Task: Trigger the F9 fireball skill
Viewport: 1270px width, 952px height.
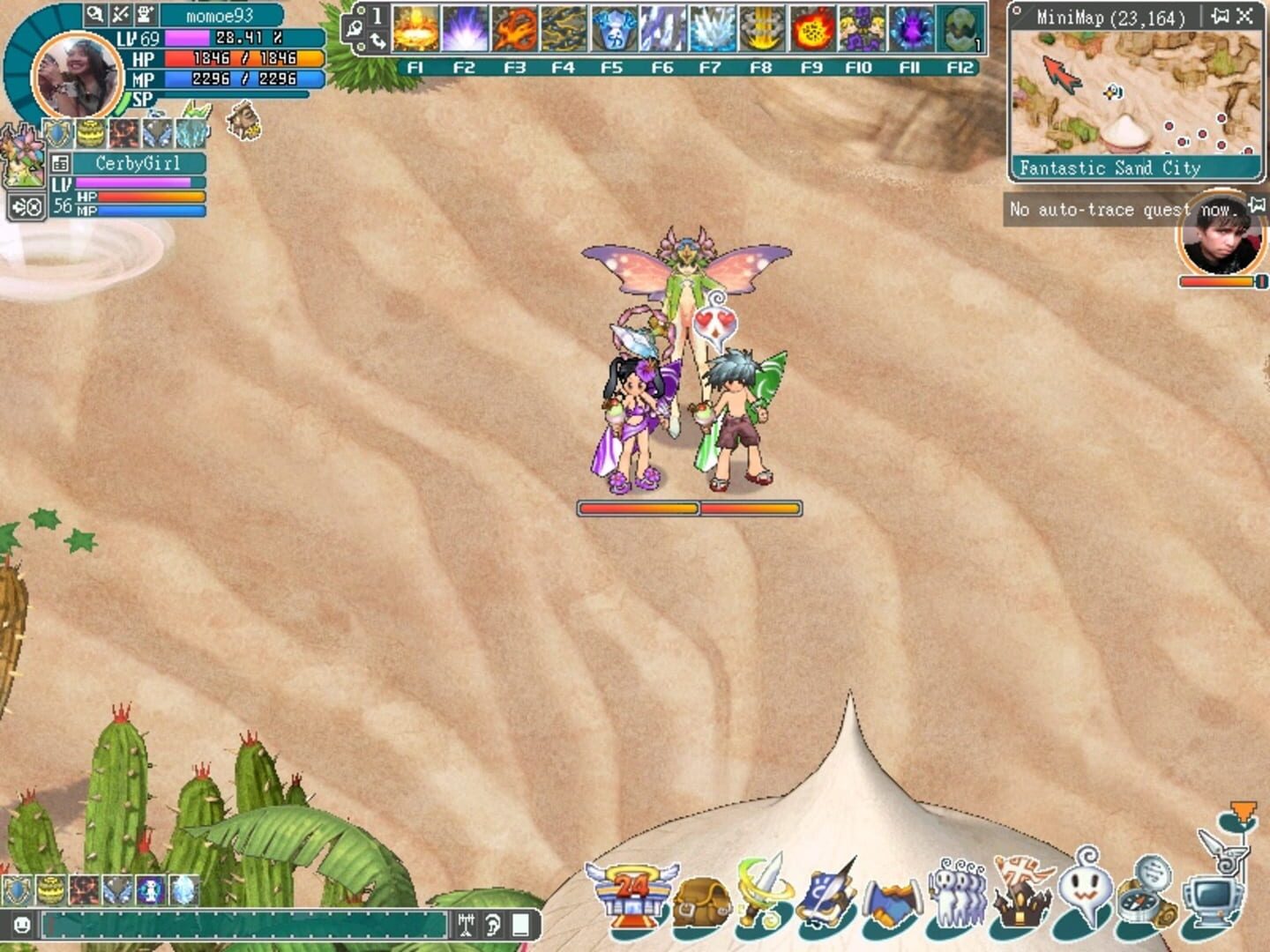Action: 811,29
